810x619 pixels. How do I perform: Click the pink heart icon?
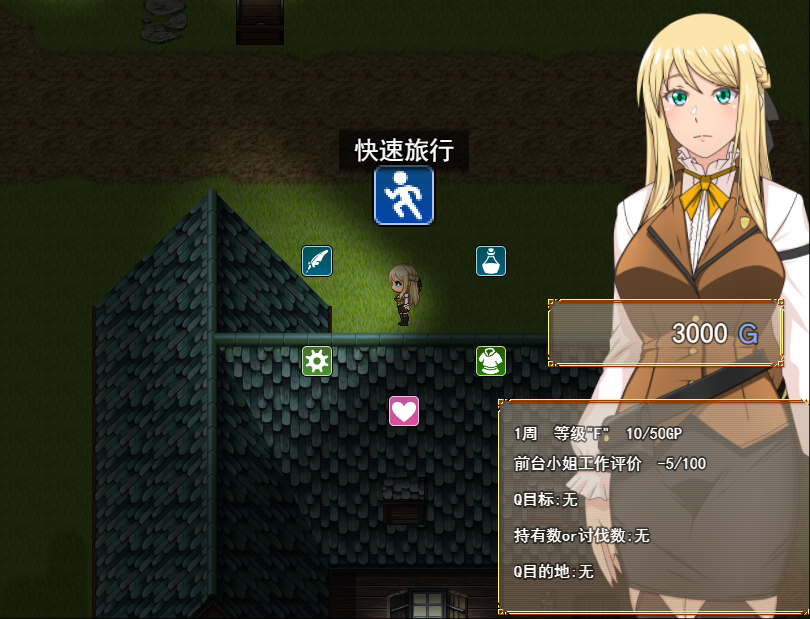(x=404, y=411)
